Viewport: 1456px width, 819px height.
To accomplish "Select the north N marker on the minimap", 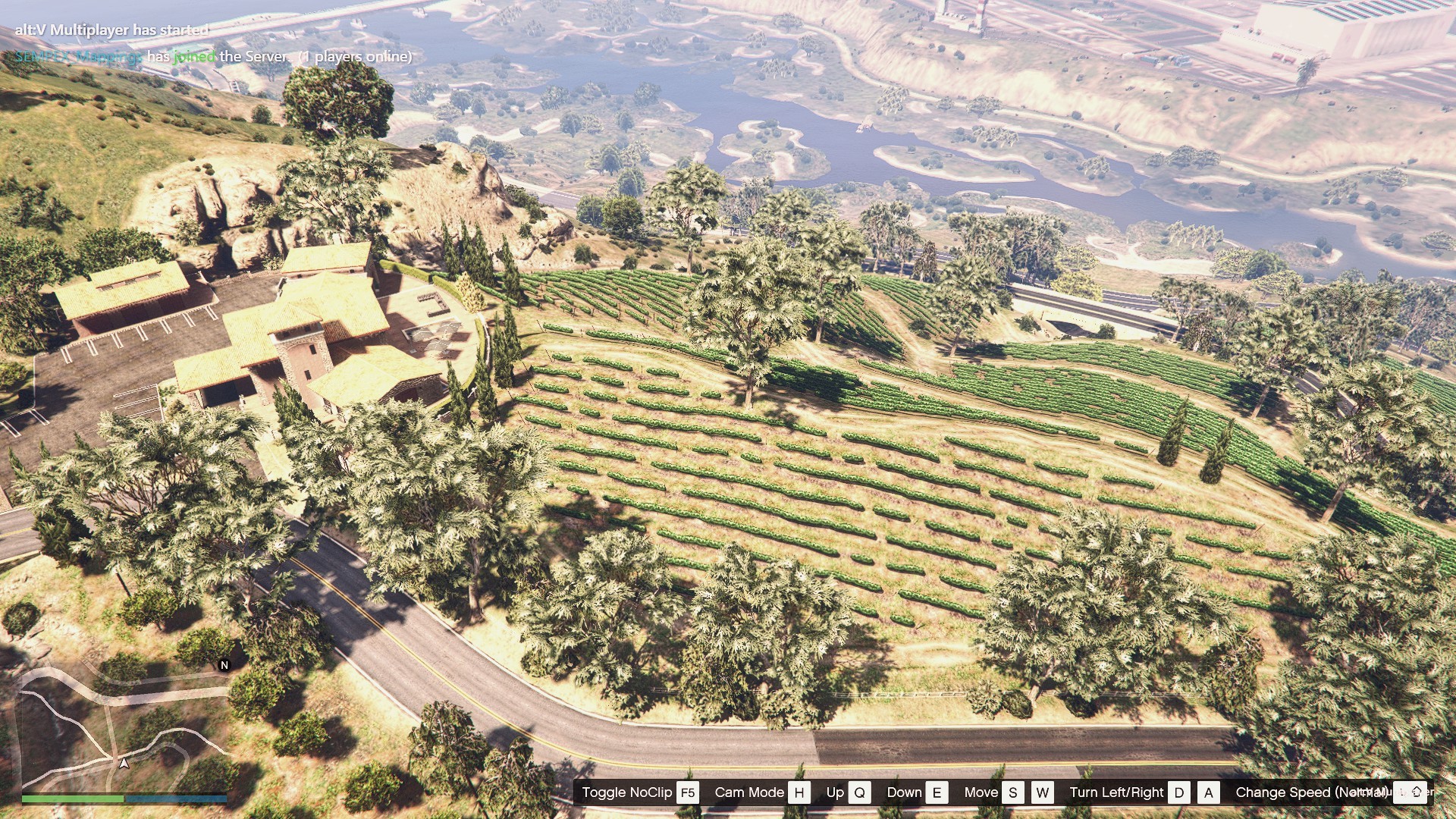I will pos(224,665).
